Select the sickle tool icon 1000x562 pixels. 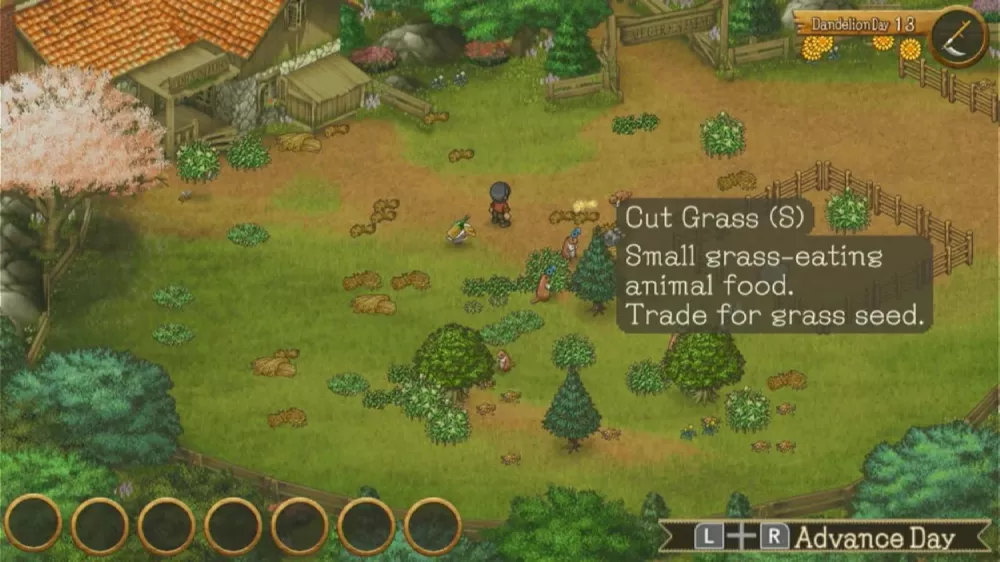[x=958, y=37]
